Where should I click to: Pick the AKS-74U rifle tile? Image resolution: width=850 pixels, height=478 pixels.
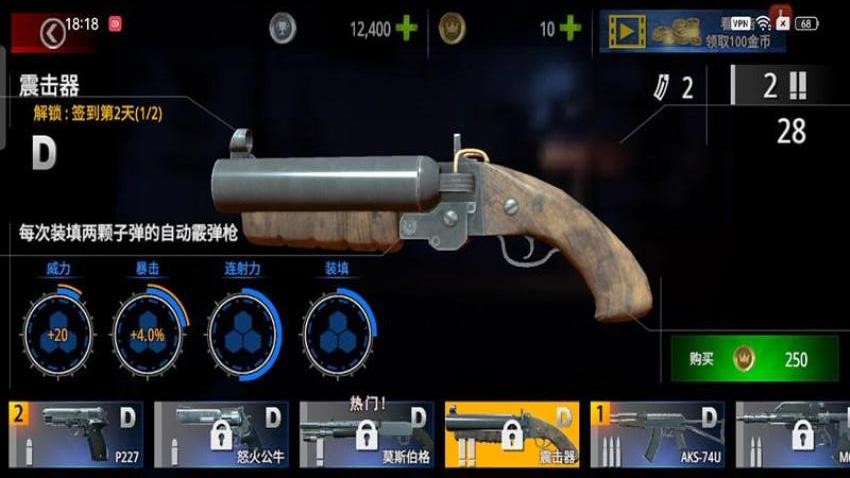point(657,434)
